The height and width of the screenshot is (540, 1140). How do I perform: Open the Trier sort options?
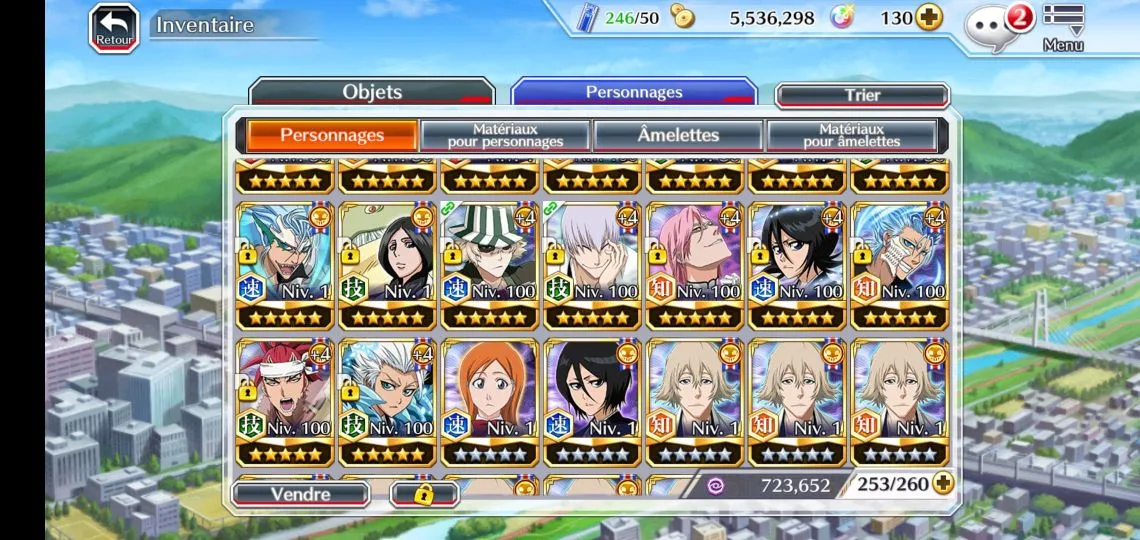(x=862, y=96)
